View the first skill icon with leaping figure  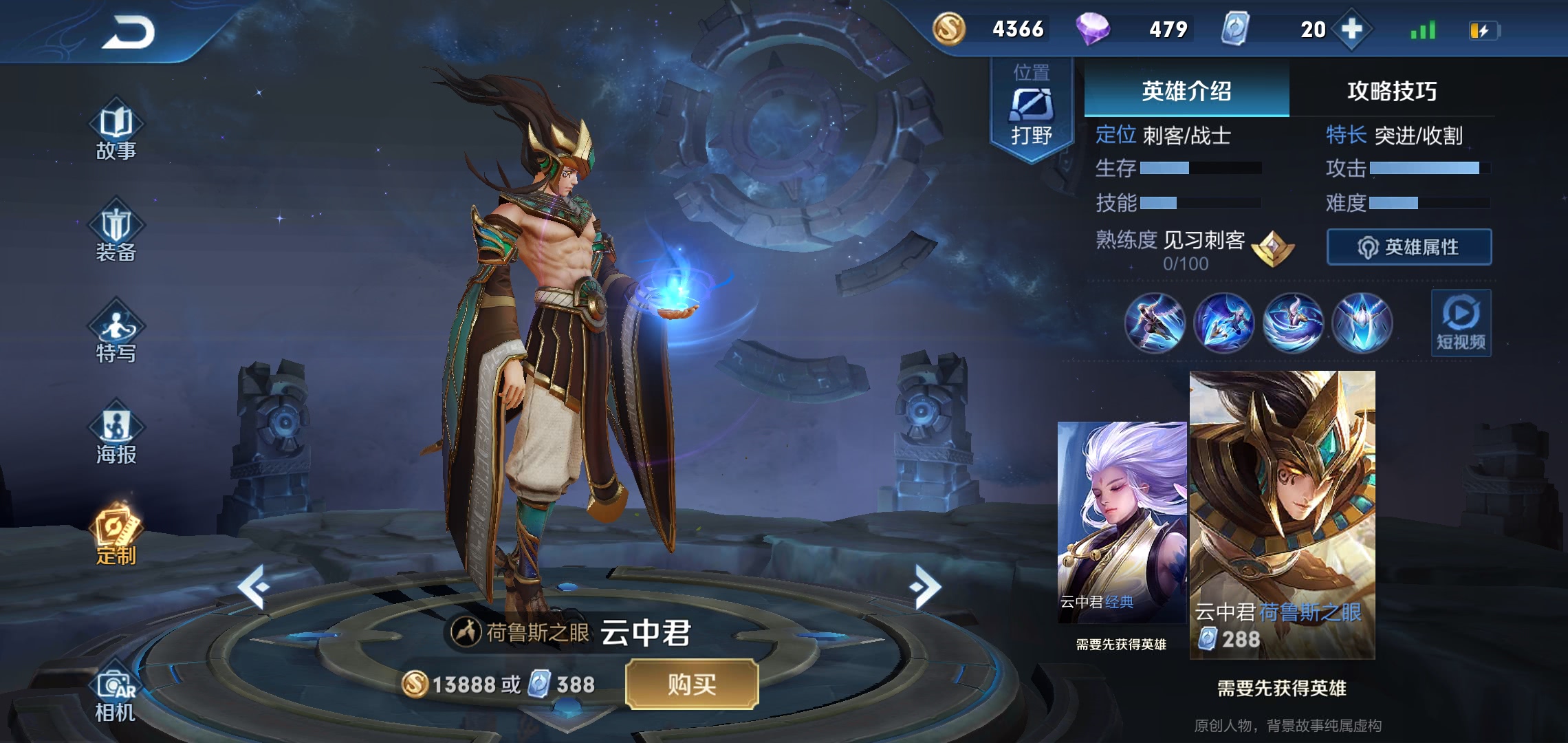[1155, 323]
